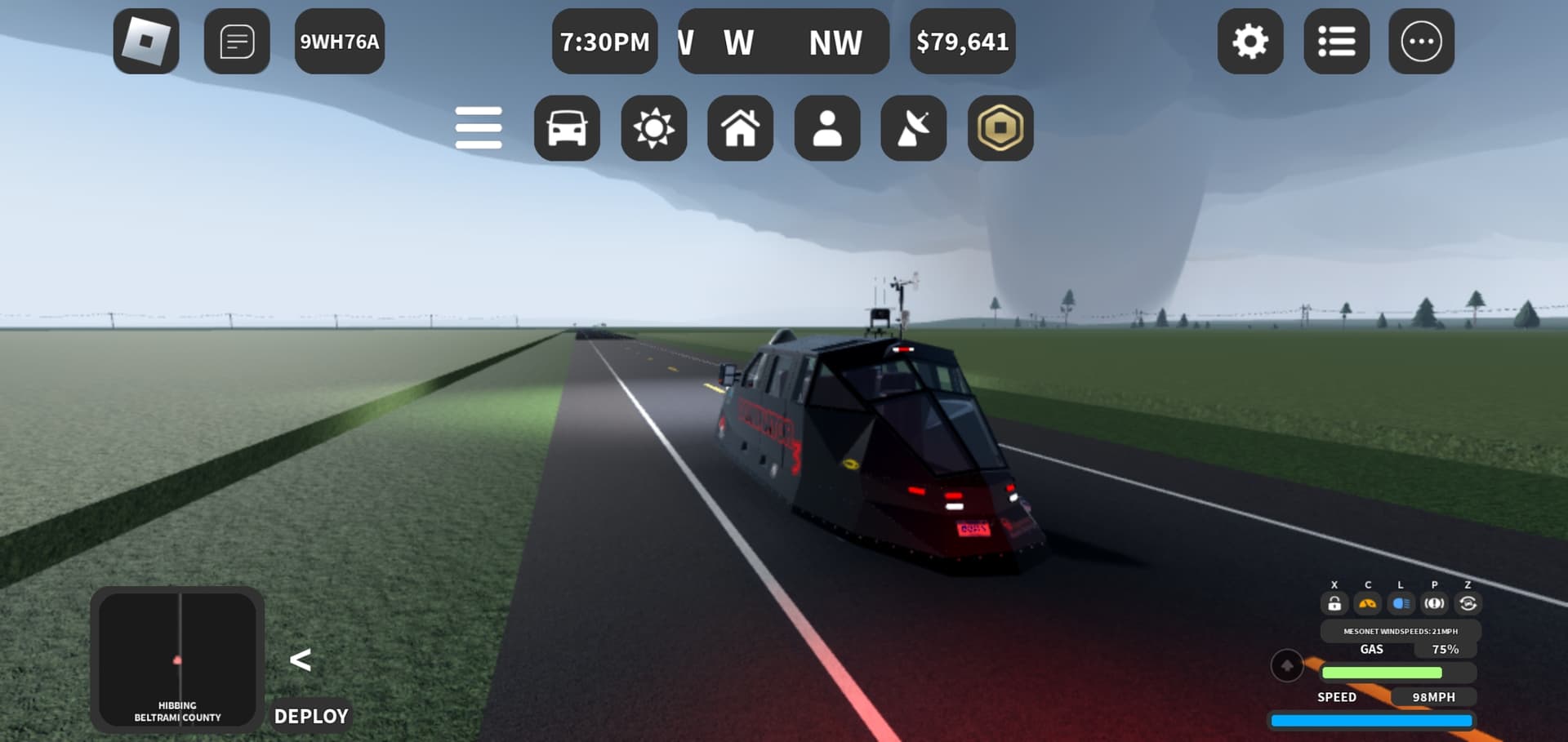
Task: Open the vehicle spawn menu
Action: [x=567, y=127]
